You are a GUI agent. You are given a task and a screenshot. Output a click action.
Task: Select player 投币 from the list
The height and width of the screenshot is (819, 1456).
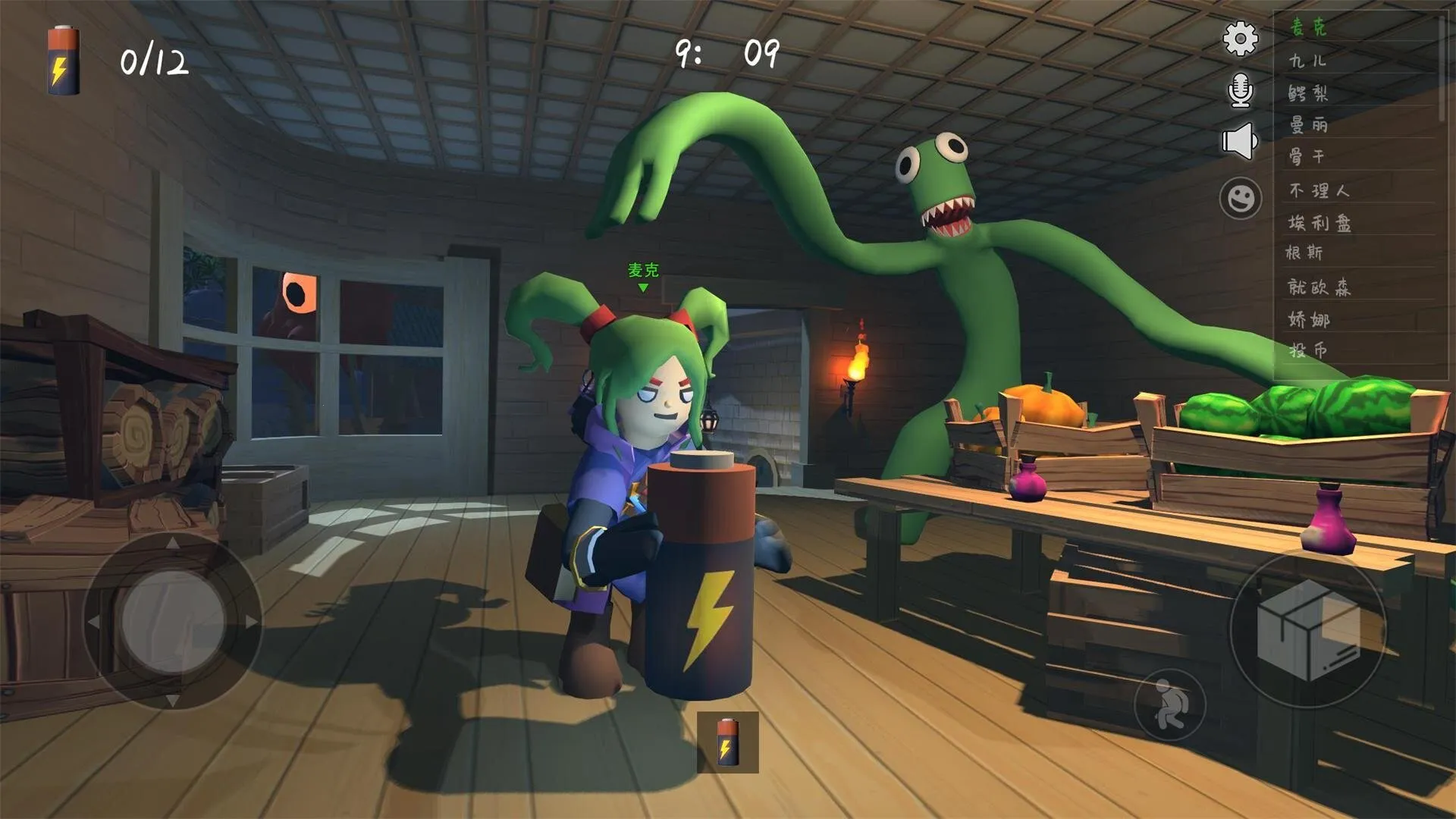(1308, 350)
